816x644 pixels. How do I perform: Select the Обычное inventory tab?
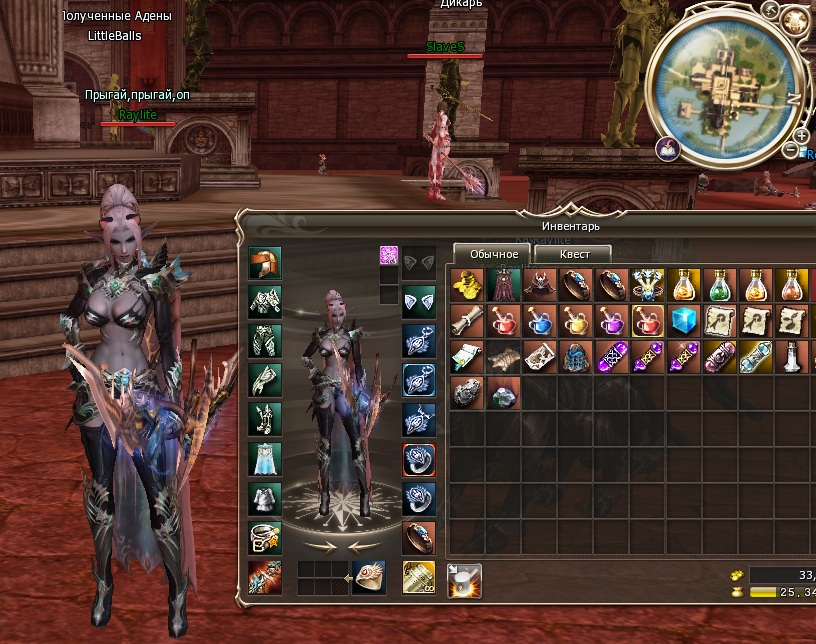coord(494,254)
